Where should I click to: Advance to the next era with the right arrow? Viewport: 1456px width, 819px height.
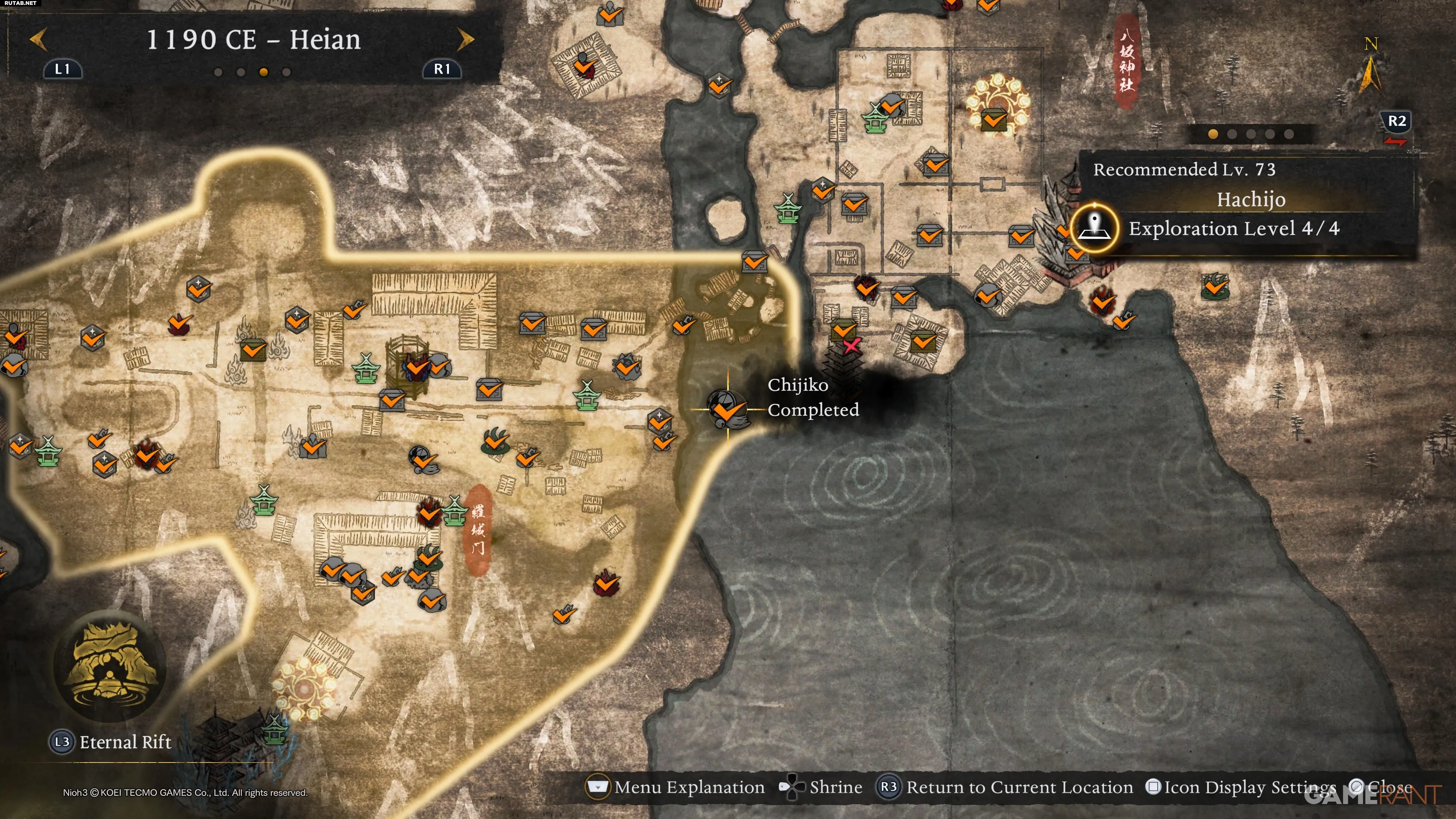pos(465,39)
